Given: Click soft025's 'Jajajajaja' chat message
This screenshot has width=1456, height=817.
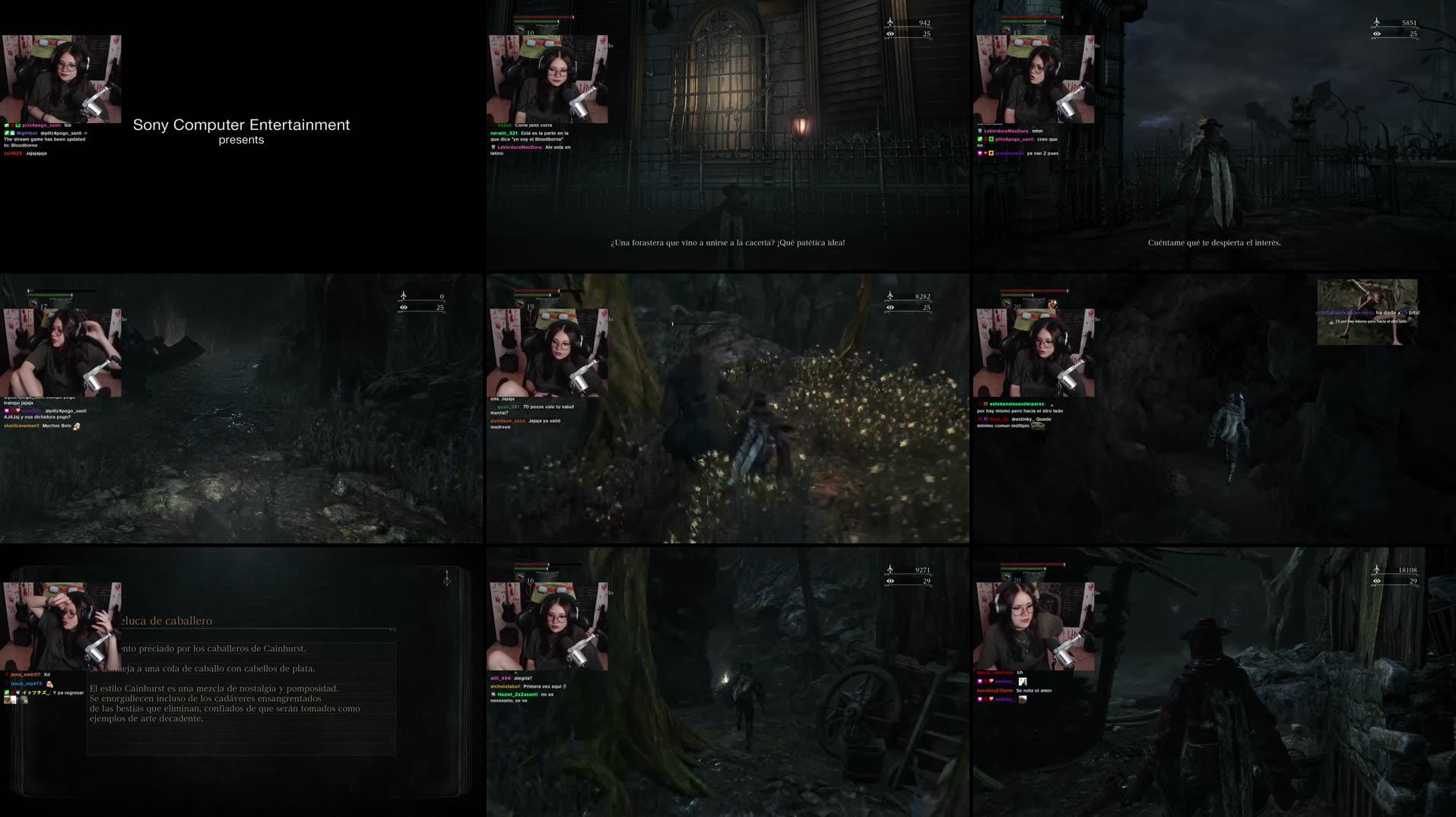Looking at the screenshot, I should click(36, 154).
